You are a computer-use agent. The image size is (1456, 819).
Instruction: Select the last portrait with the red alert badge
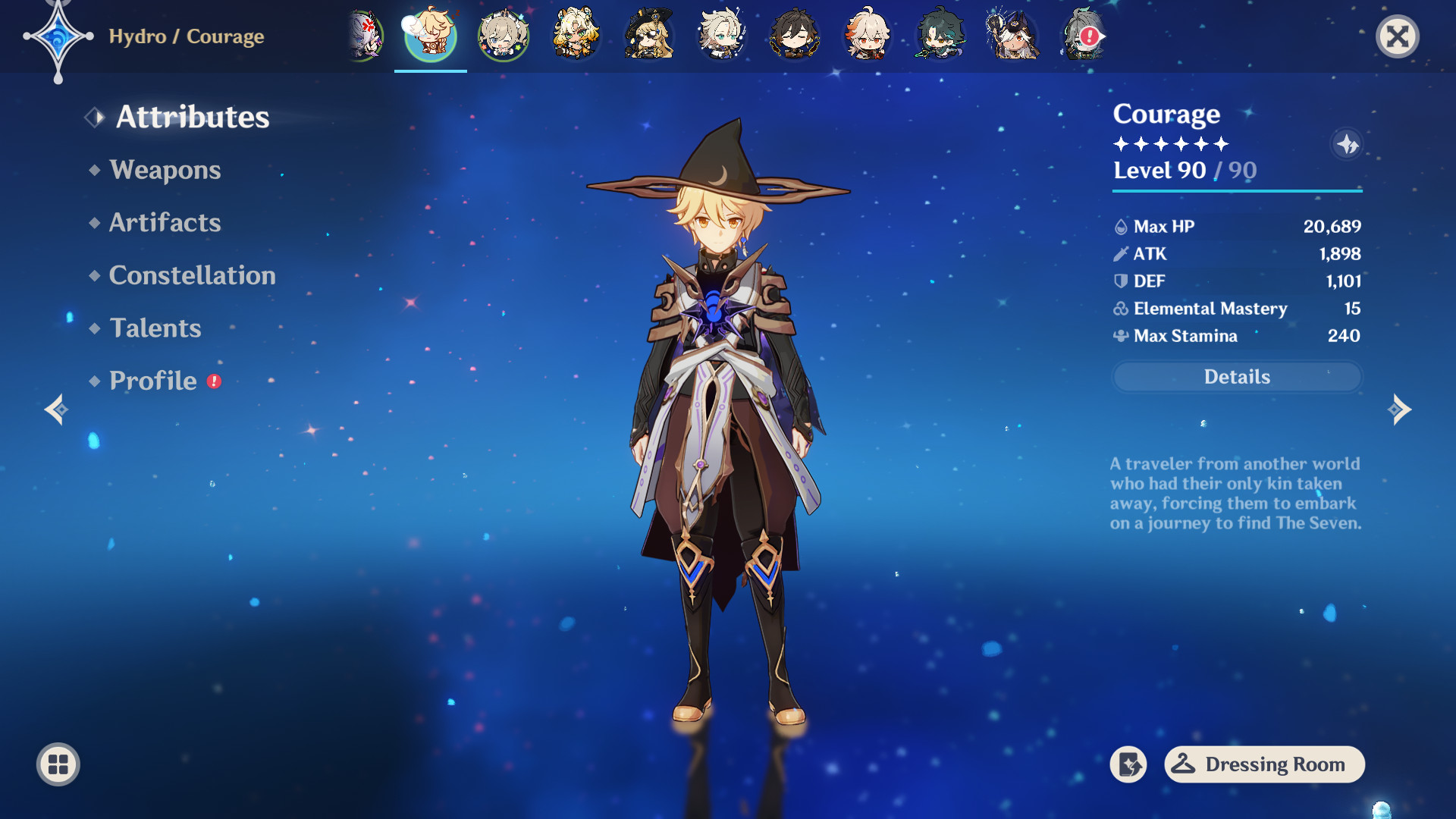1084,35
